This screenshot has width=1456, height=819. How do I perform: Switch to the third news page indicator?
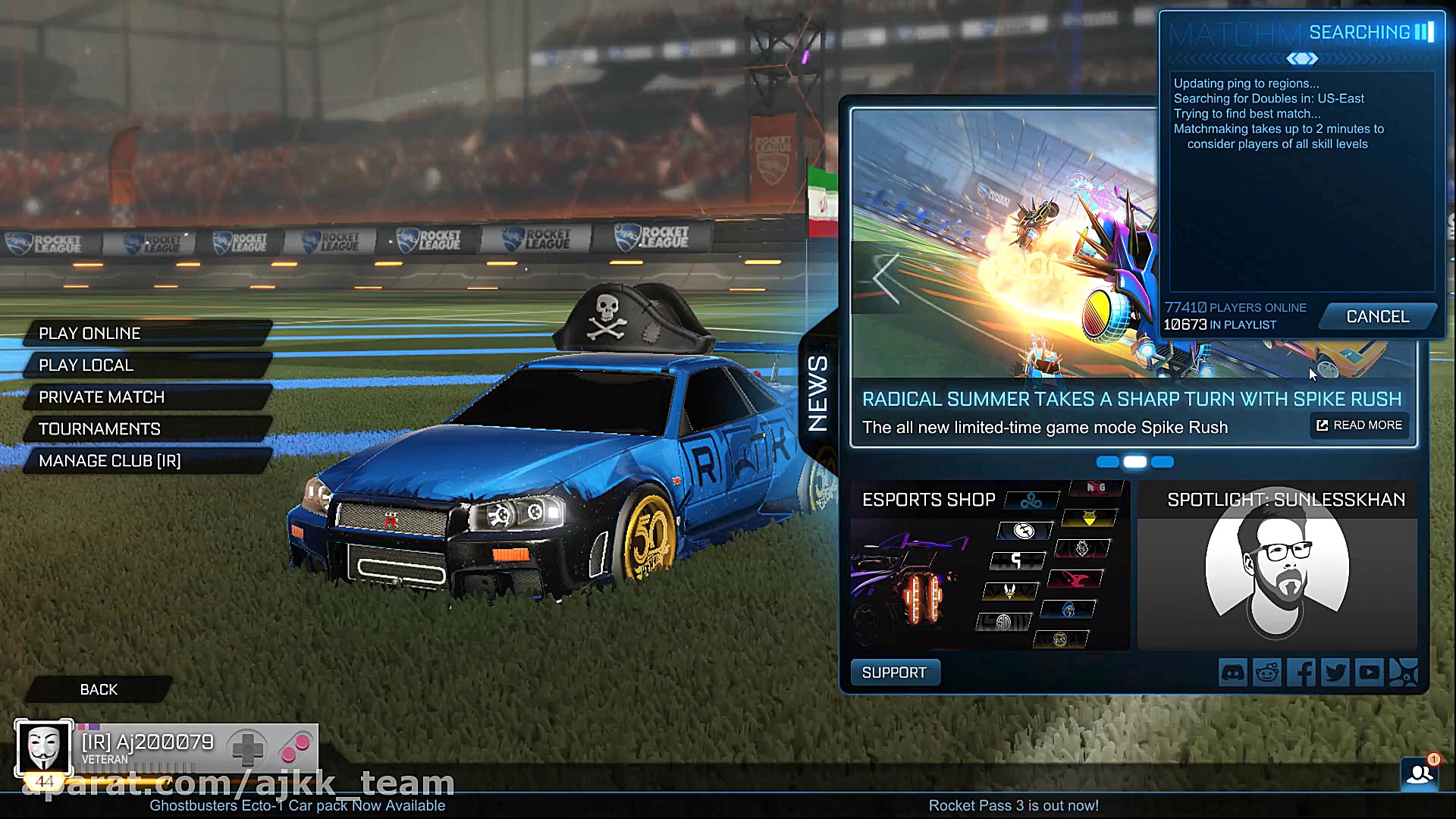tap(1162, 462)
